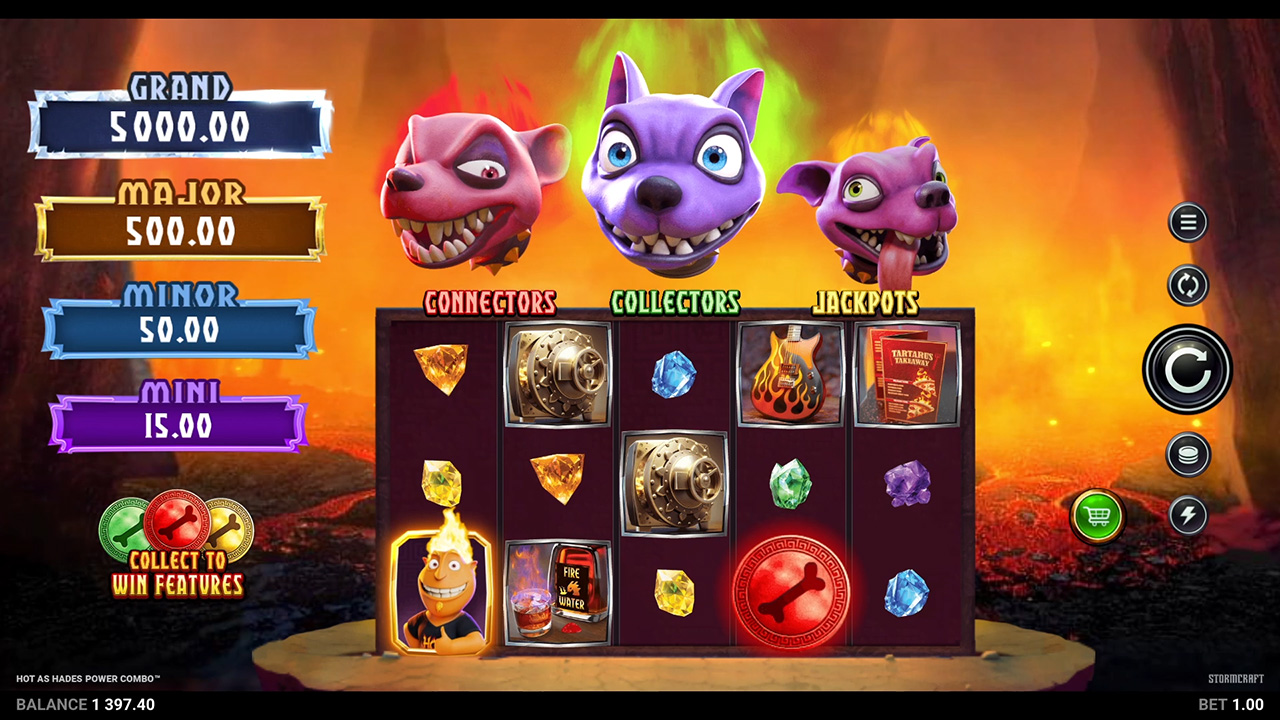Image resolution: width=1280 pixels, height=720 pixels.
Task: Select the CONNECTORS label
Action: (x=490, y=302)
